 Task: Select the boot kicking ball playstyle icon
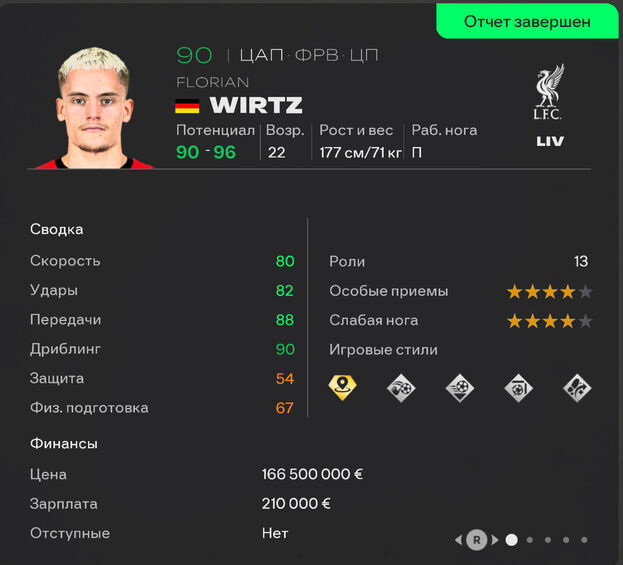[x=401, y=387]
